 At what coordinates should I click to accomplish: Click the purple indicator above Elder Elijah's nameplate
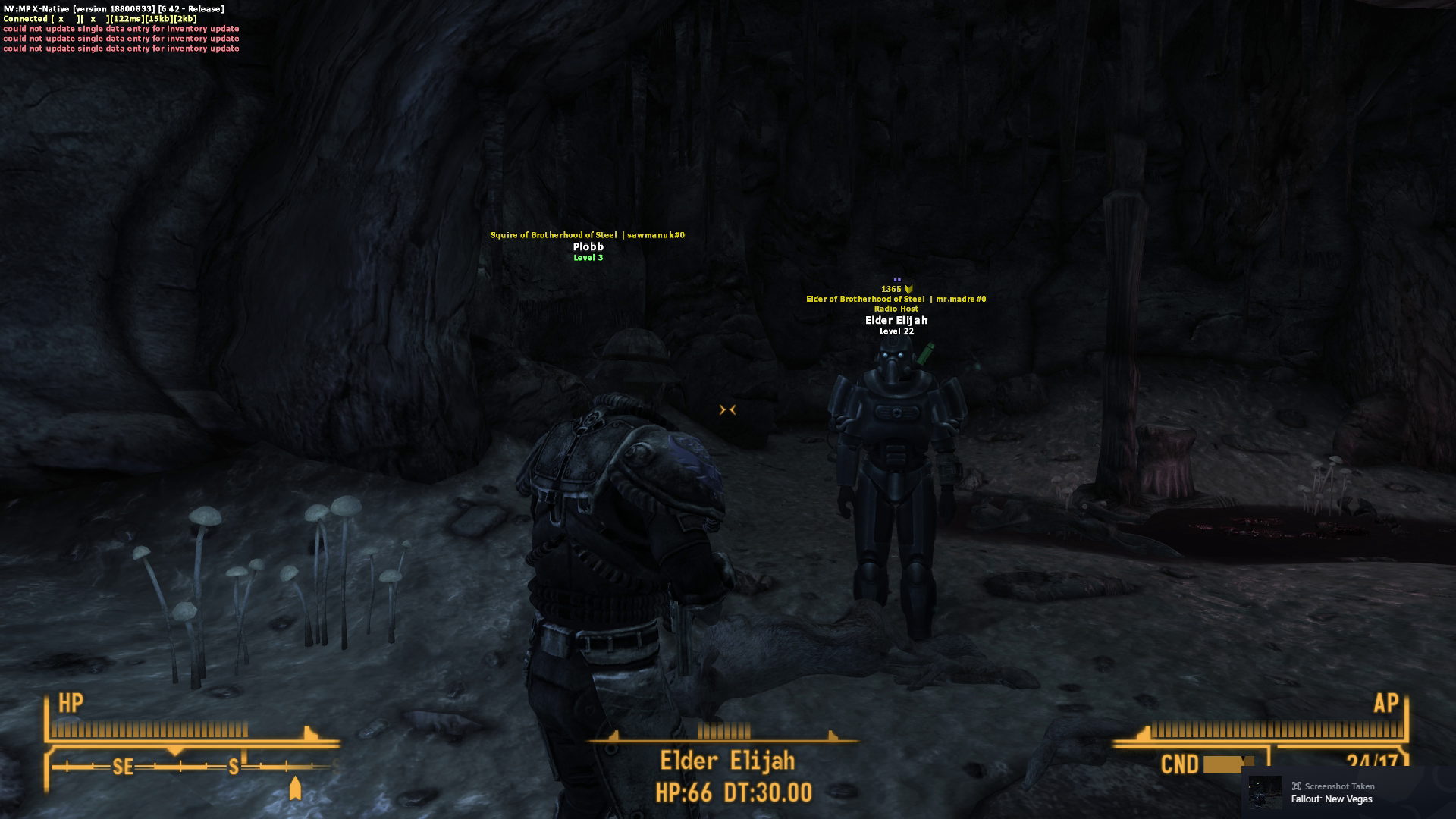click(896, 279)
